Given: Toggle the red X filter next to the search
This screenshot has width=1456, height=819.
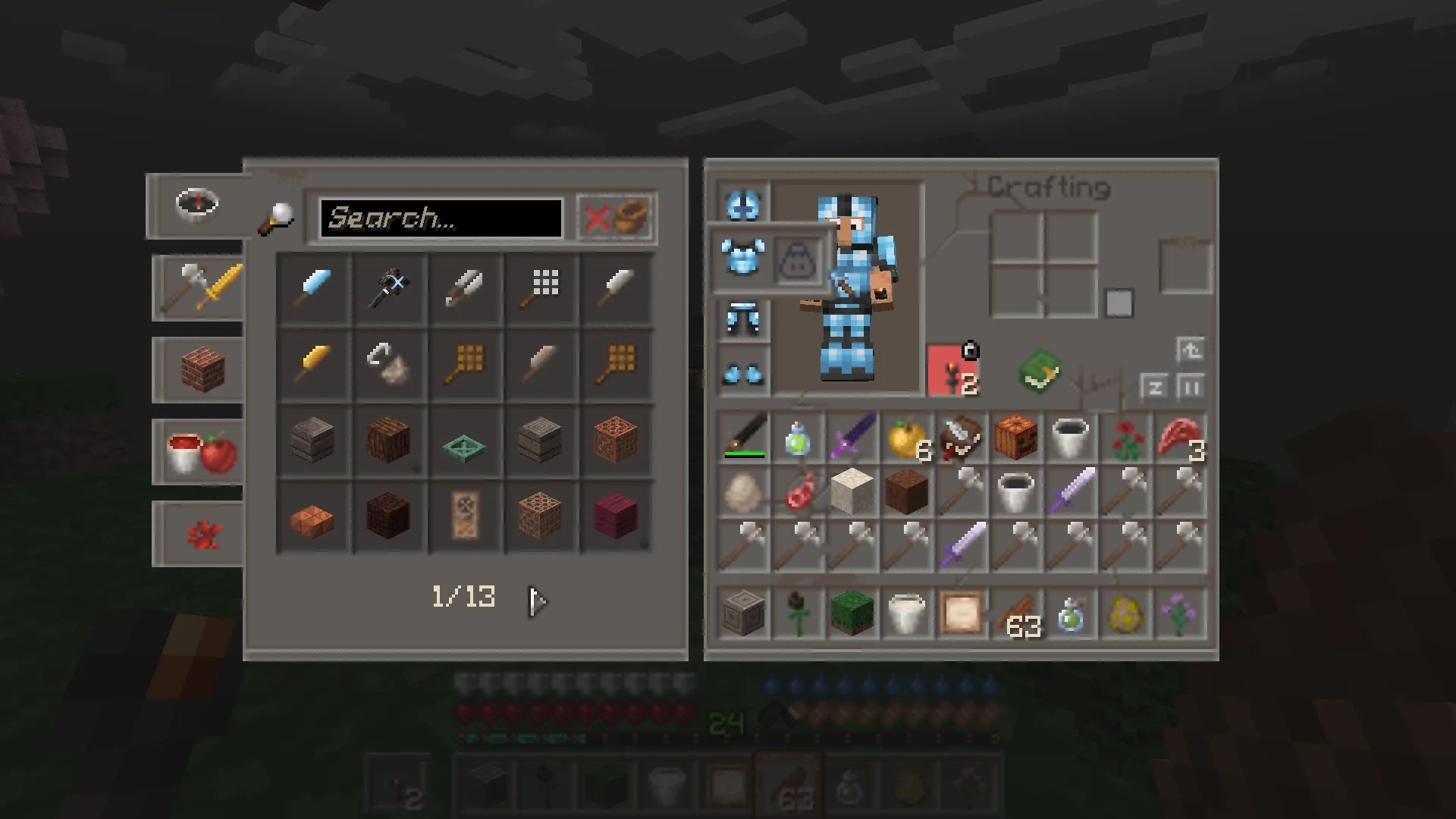Looking at the screenshot, I should [x=599, y=218].
